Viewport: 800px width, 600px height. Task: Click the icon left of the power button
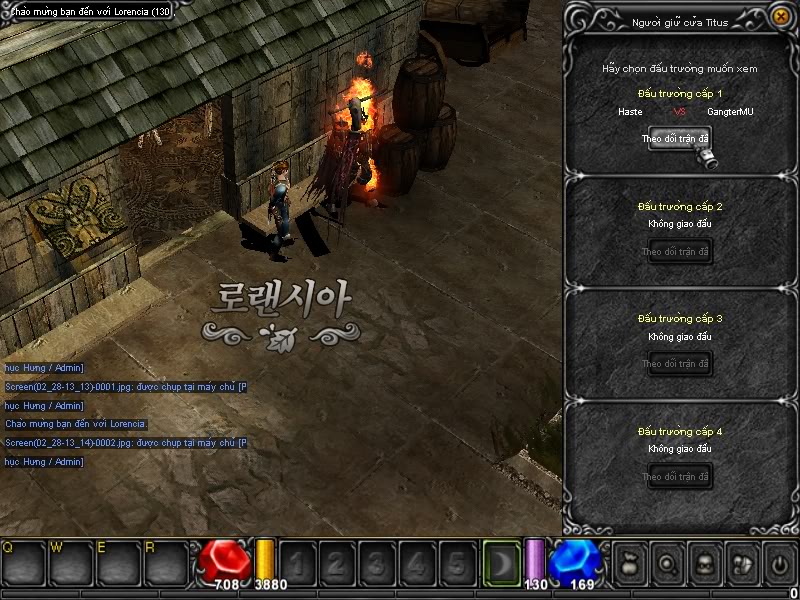(741, 564)
